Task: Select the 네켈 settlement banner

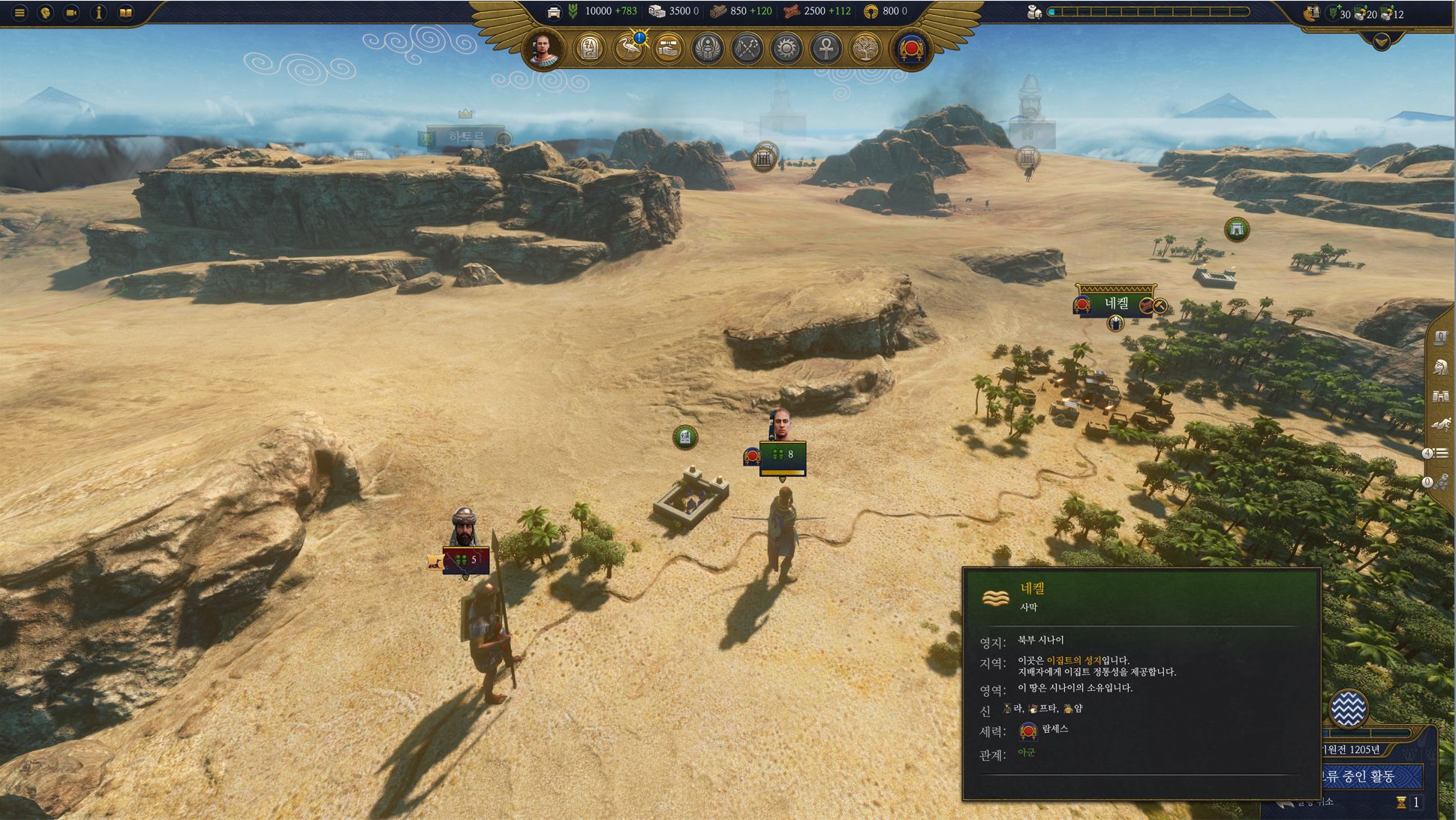Action: pos(1116,303)
